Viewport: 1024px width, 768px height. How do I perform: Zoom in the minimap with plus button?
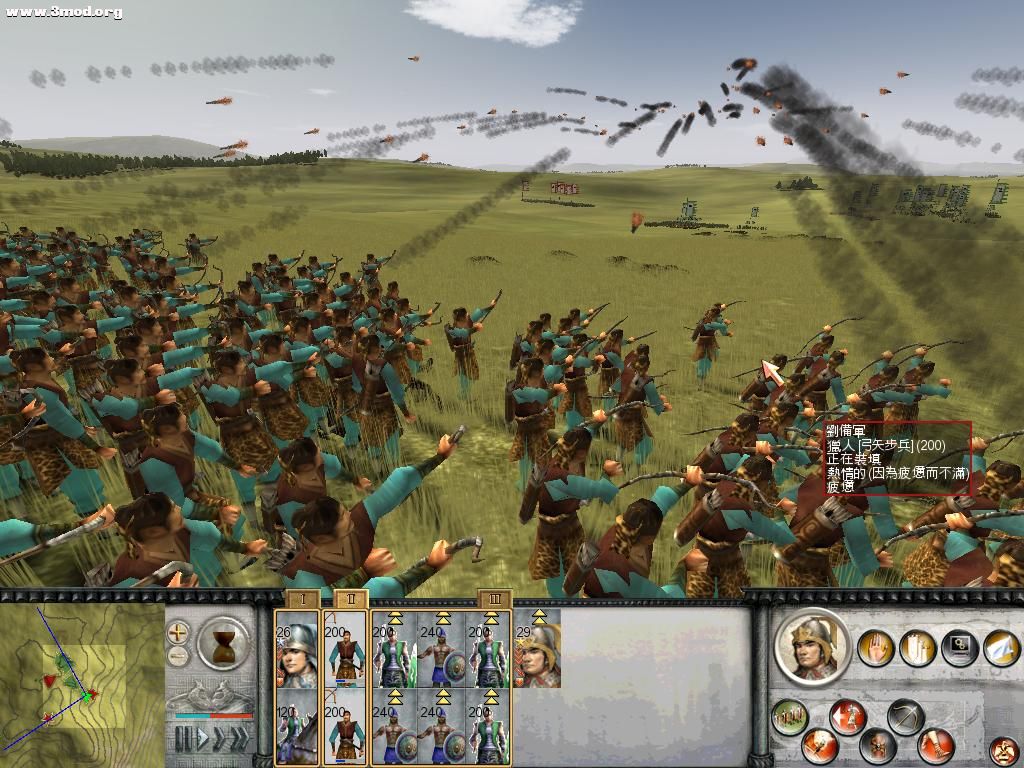tap(178, 633)
